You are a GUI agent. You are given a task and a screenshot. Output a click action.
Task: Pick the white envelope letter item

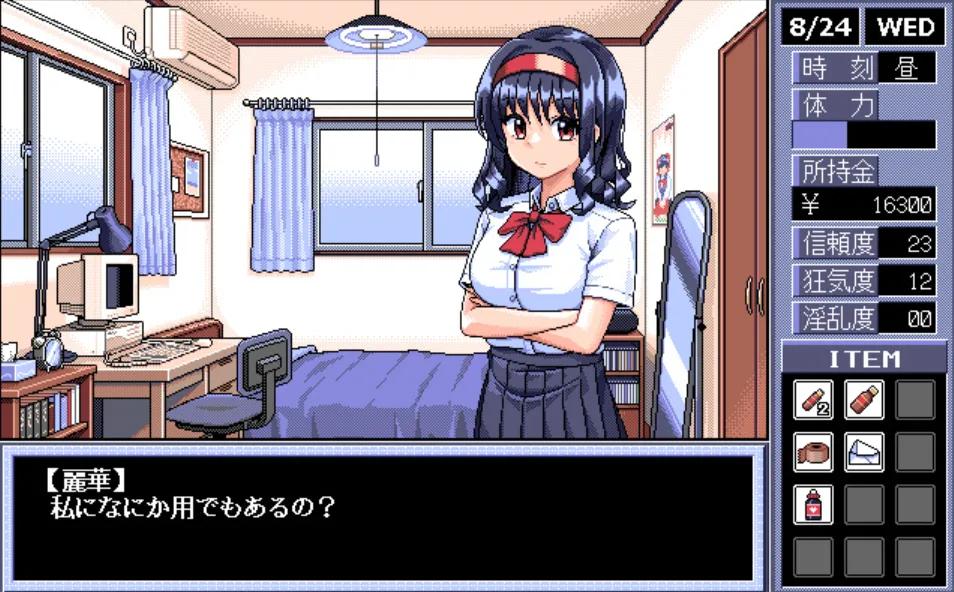coord(864,452)
